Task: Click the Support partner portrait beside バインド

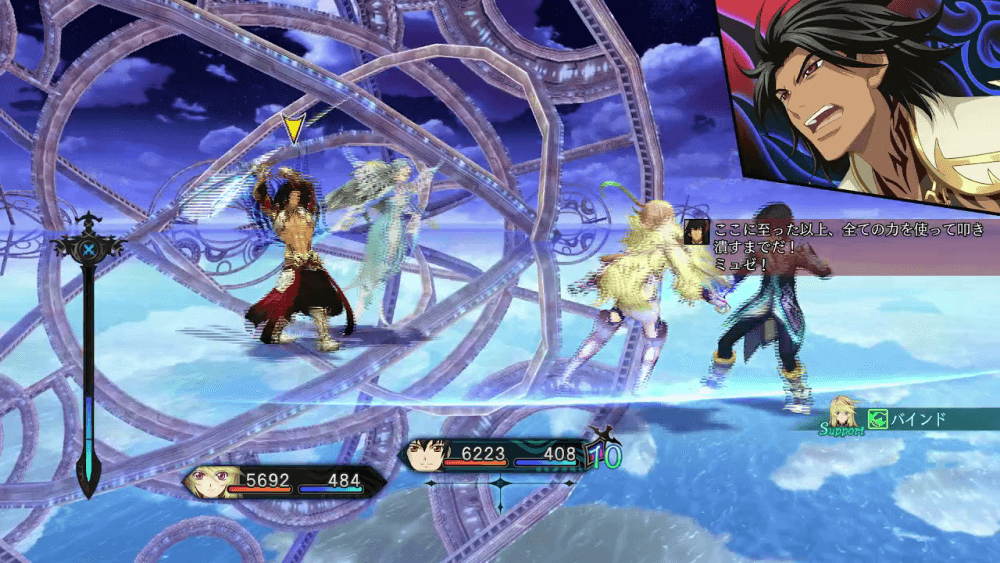Action: coord(843,413)
